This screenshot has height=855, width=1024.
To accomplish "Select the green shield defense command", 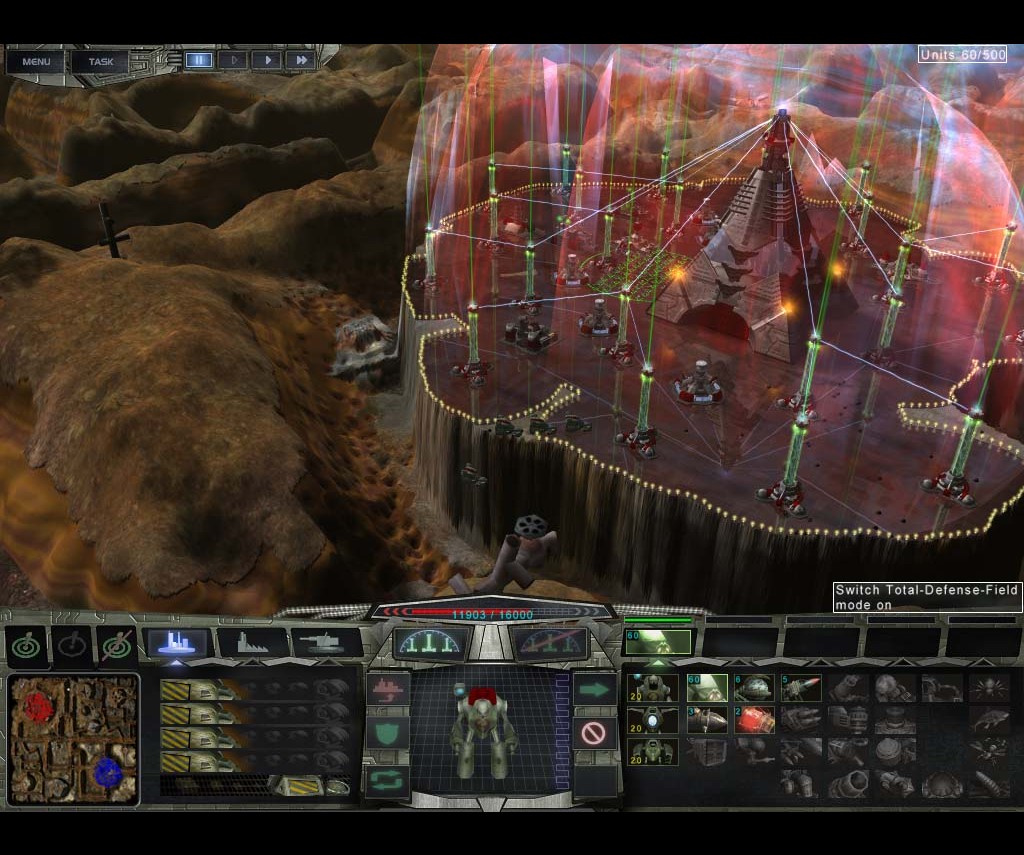I will click(x=387, y=733).
